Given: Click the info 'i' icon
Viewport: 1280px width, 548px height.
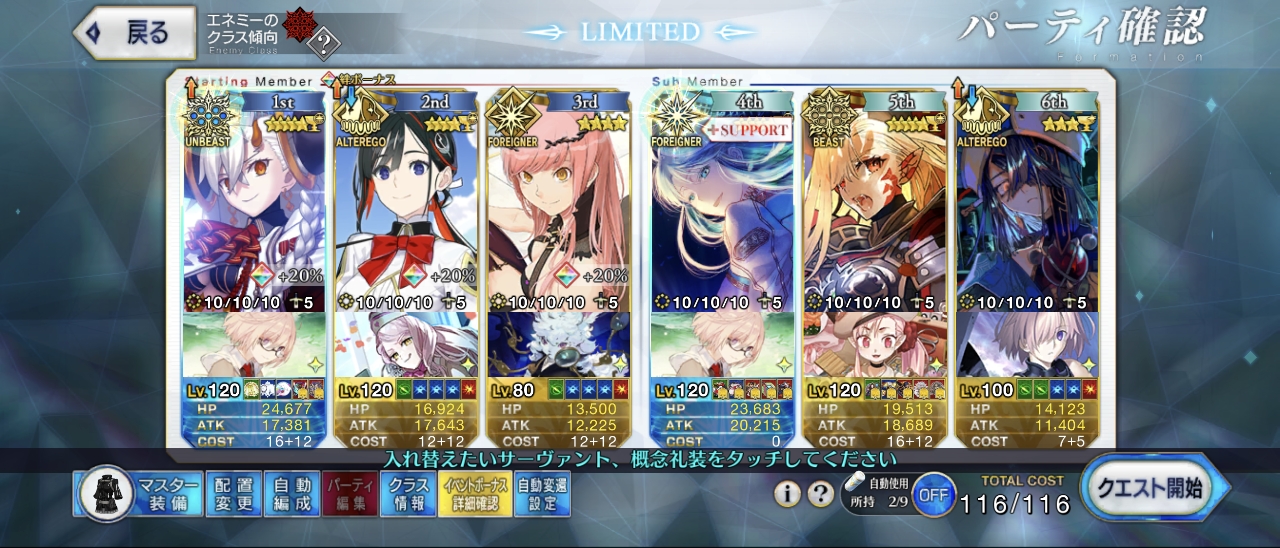Looking at the screenshot, I should pyautogui.click(x=787, y=494).
